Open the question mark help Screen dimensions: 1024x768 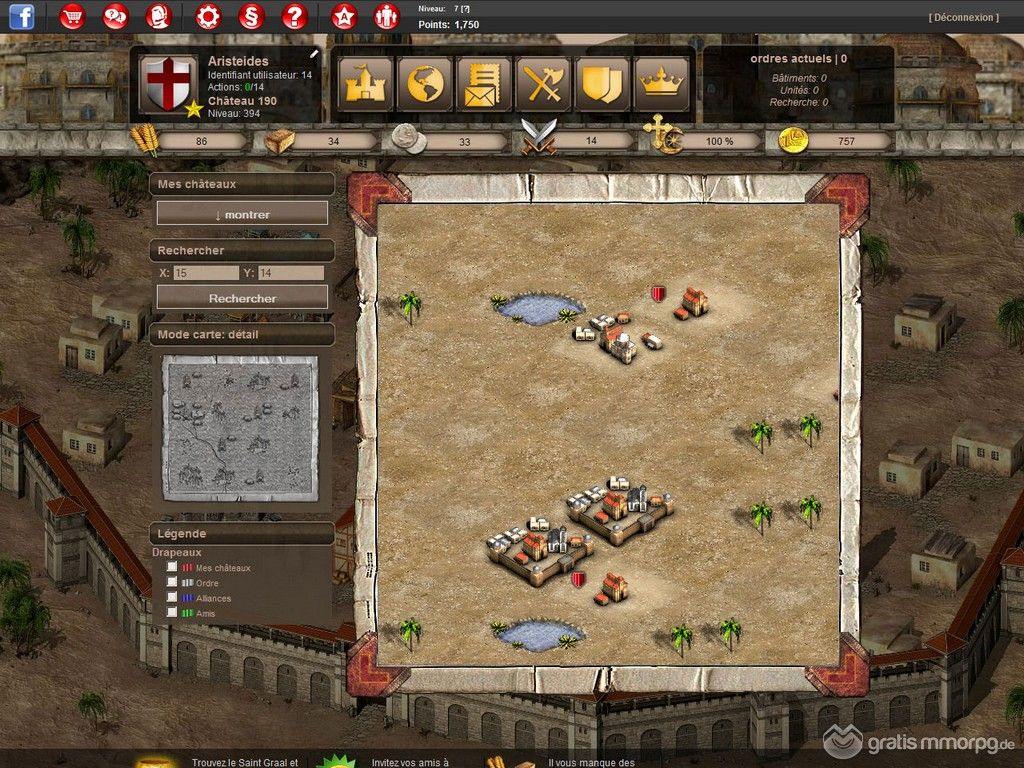click(x=294, y=16)
